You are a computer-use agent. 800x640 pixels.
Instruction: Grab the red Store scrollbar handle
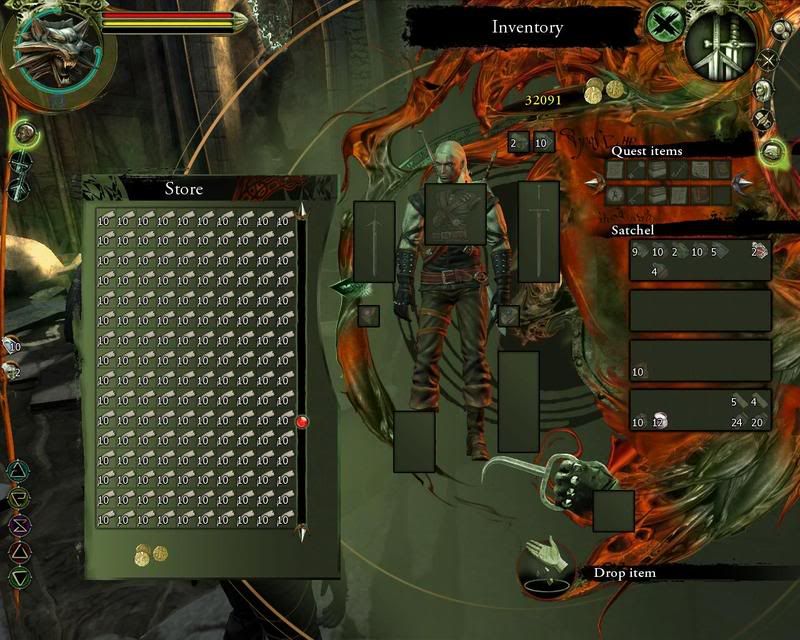[x=302, y=422]
